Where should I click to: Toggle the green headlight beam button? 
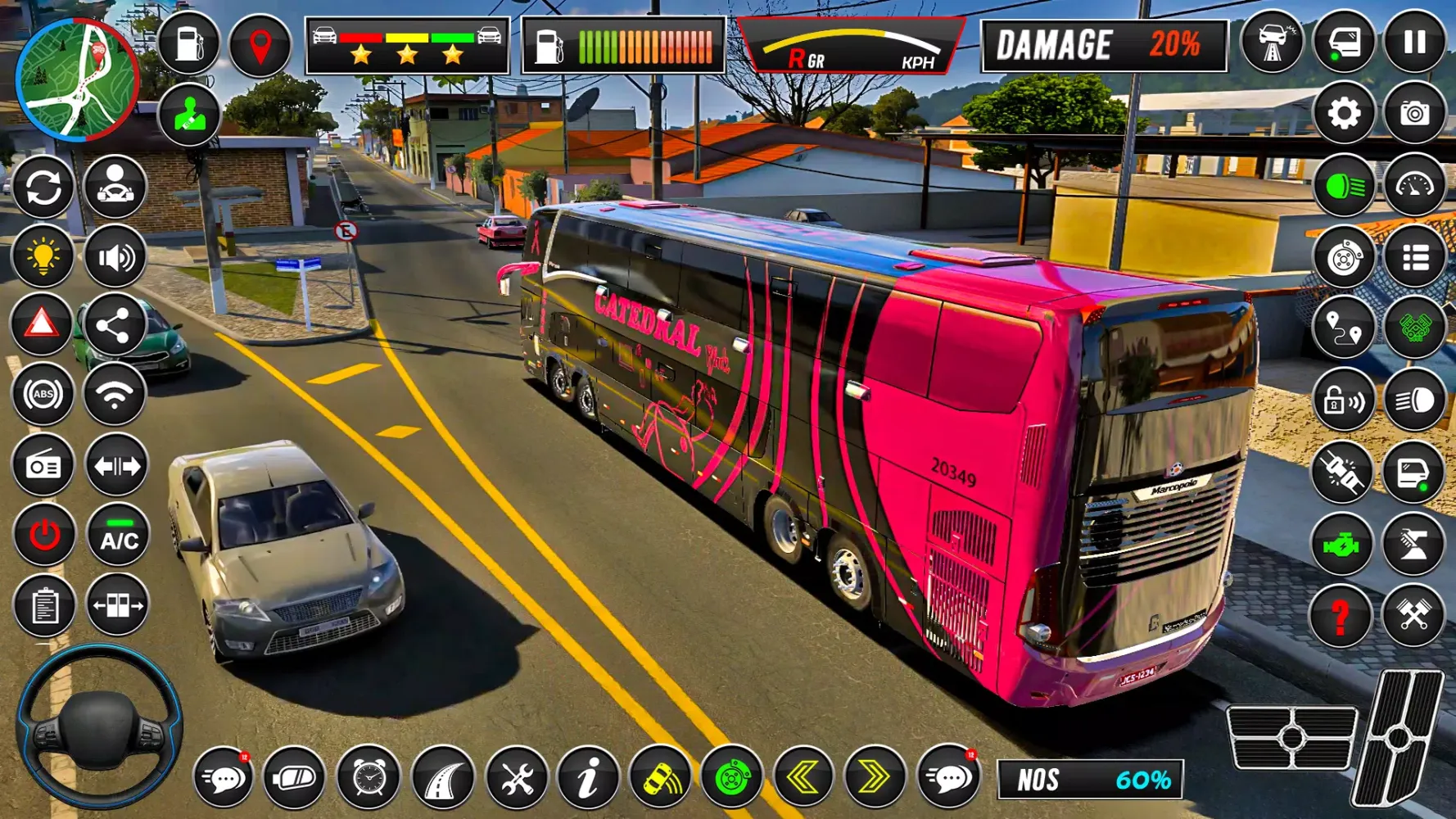(x=1343, y=188)
